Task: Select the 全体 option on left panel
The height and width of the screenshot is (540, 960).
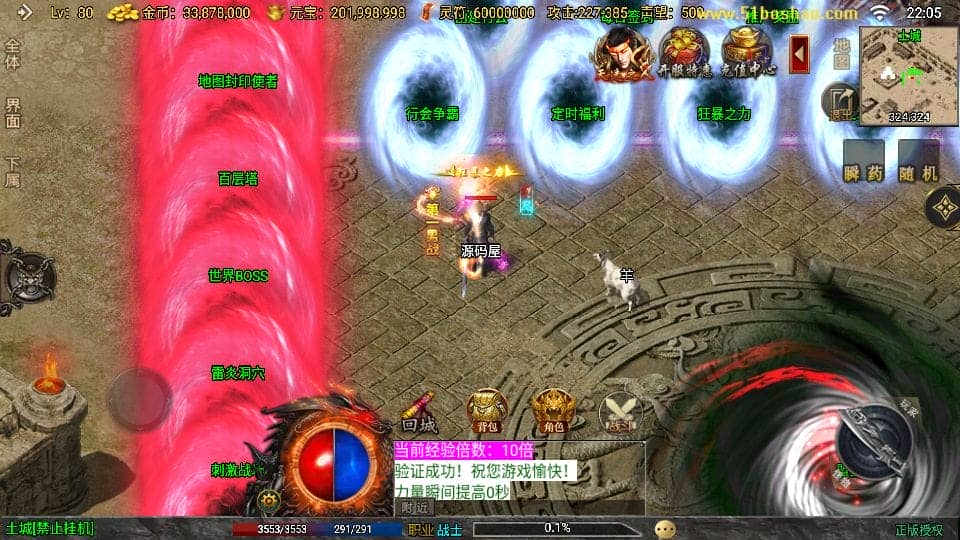Action: [13, 54]
